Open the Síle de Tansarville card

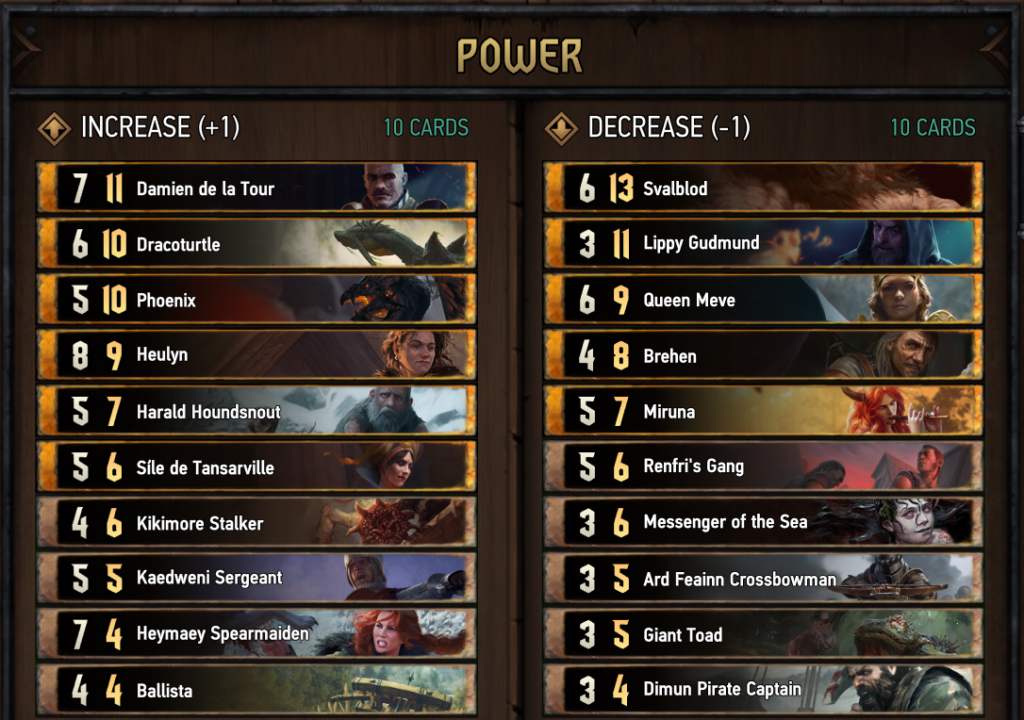(x=256, y=467)
